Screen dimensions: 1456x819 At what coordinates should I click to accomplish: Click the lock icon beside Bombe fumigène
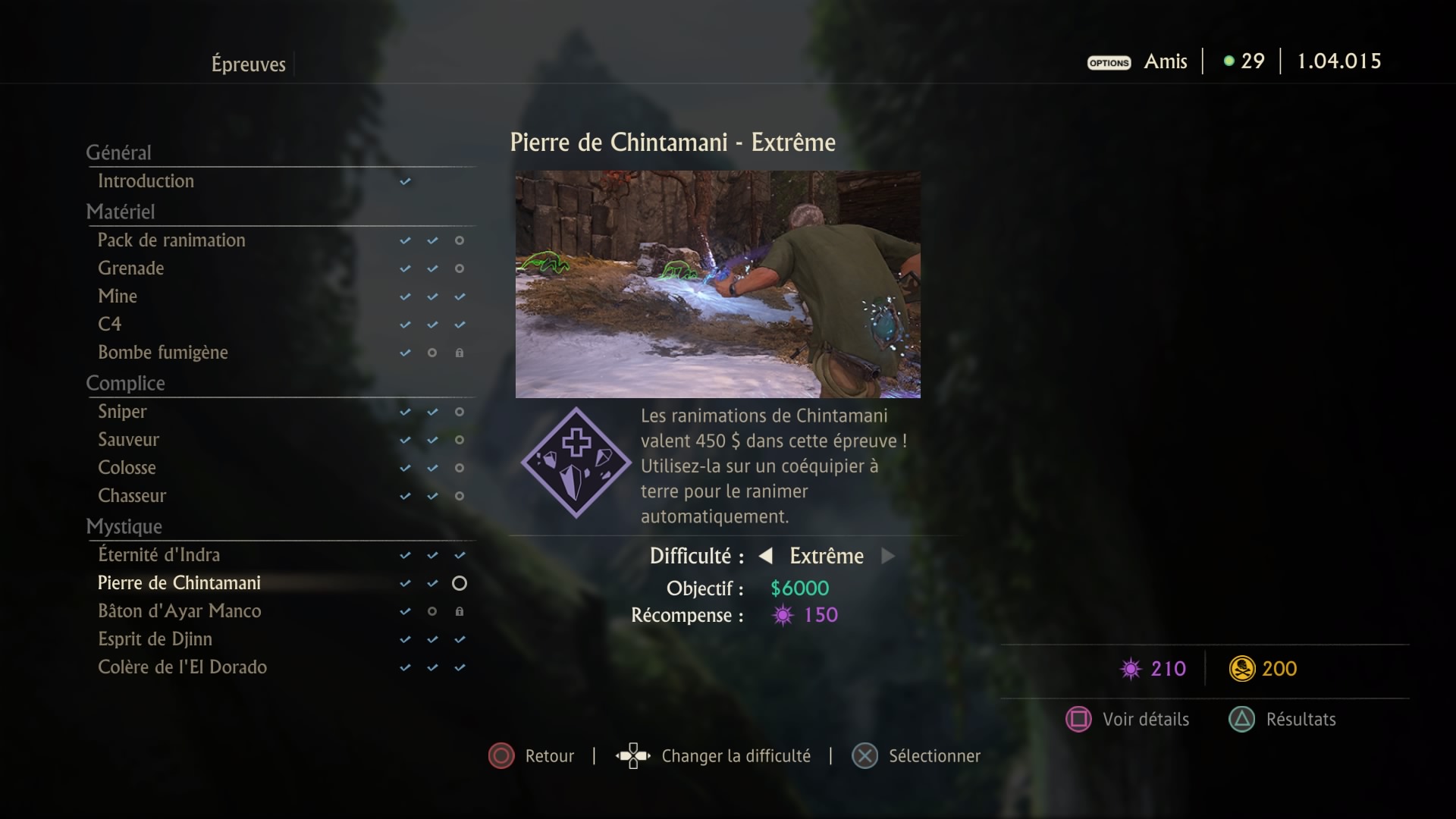[460, 353]
